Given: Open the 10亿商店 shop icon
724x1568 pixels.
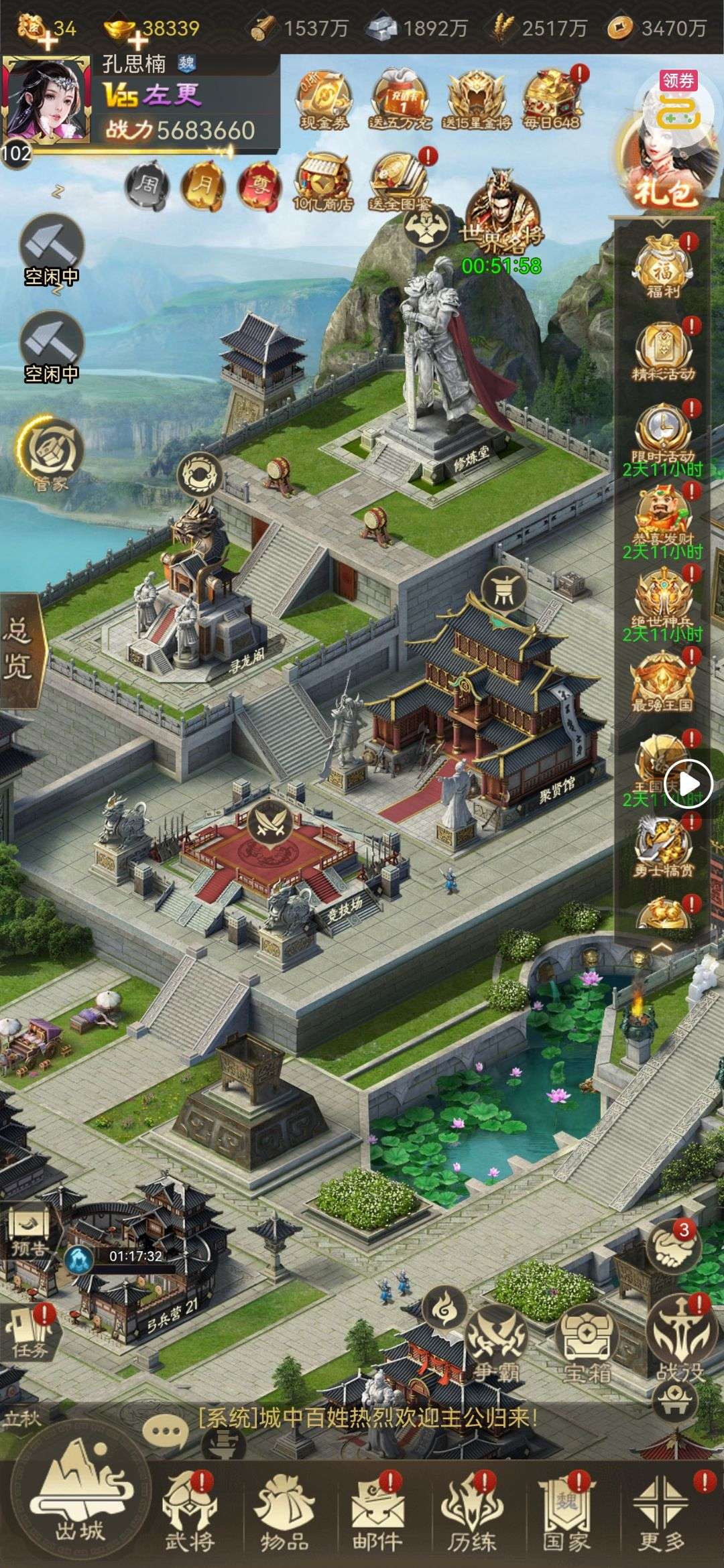Looking at the screenshot, I should tap(324, 182).
